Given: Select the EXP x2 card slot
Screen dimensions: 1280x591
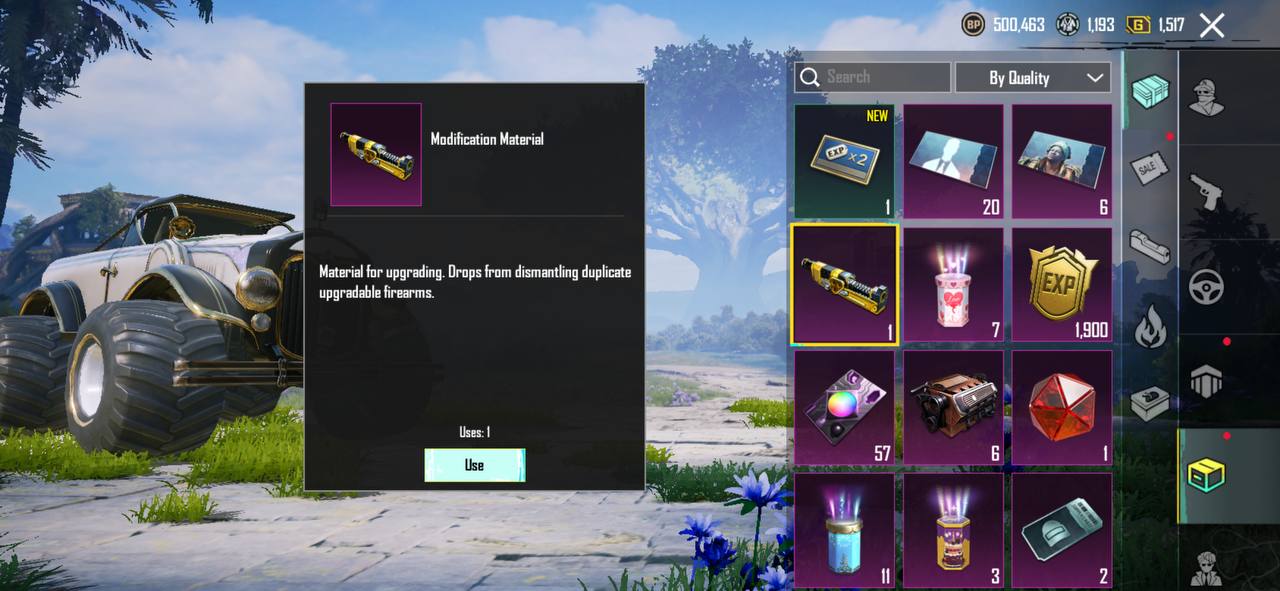Looking at the screenshot, I should pos(844,160).
